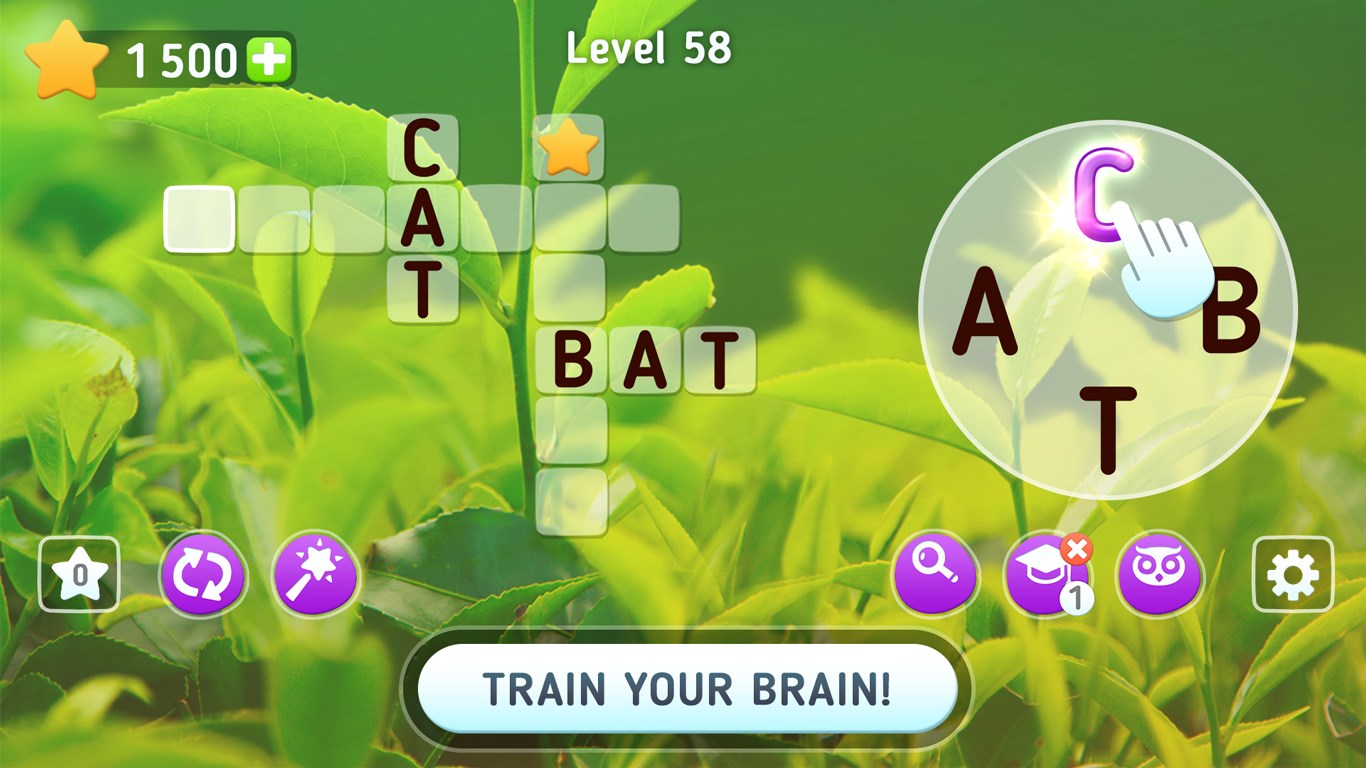This screenshot has height=768, width=1366.
Task: Tap the TRAIN YOUR BRAIN banner
Action: pyautogui.click(x=683, y=688)
